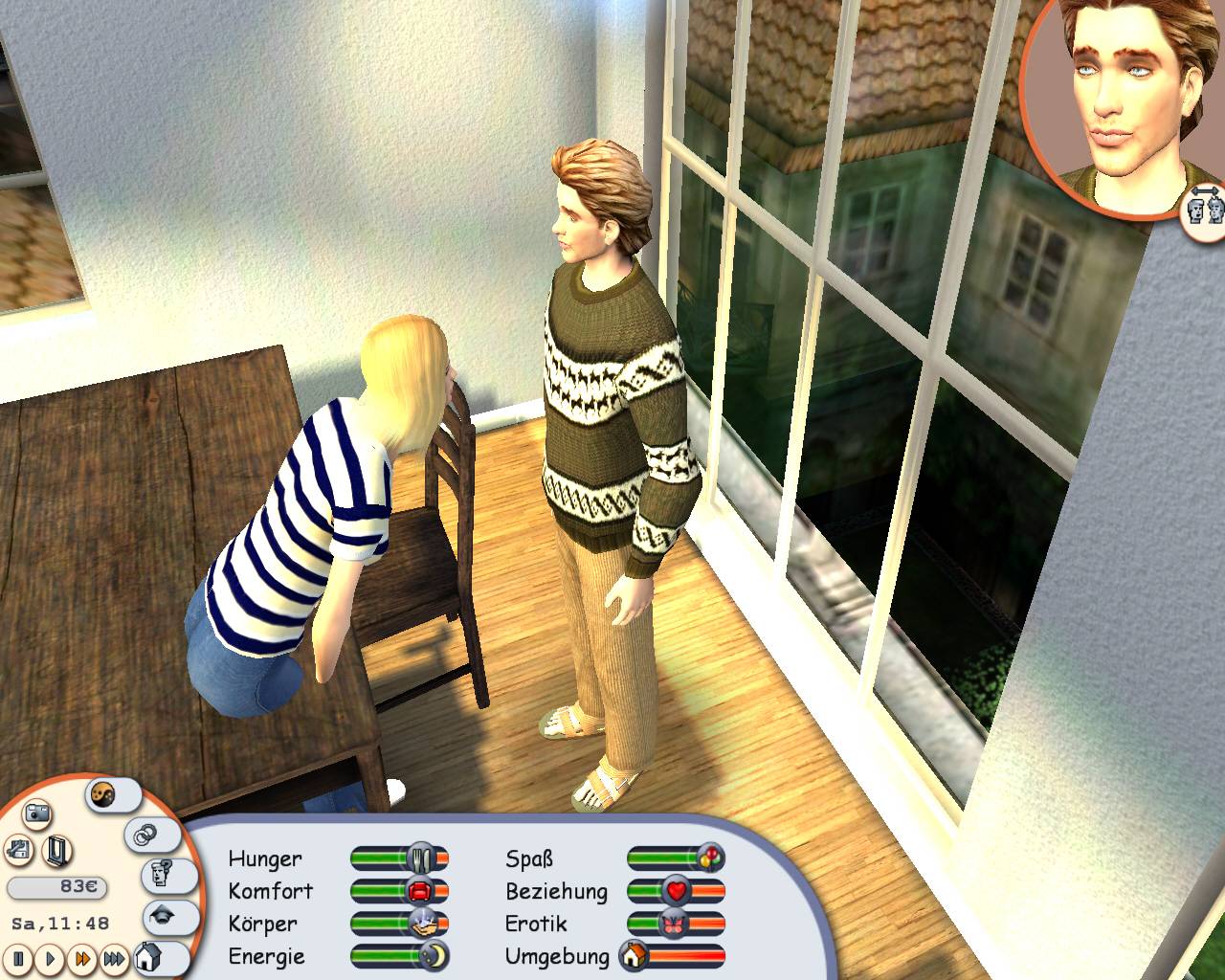Screen dimensions: 1225x980
Task: Open the save menu via the floppy-disk icon
Action: click(17, 848)
